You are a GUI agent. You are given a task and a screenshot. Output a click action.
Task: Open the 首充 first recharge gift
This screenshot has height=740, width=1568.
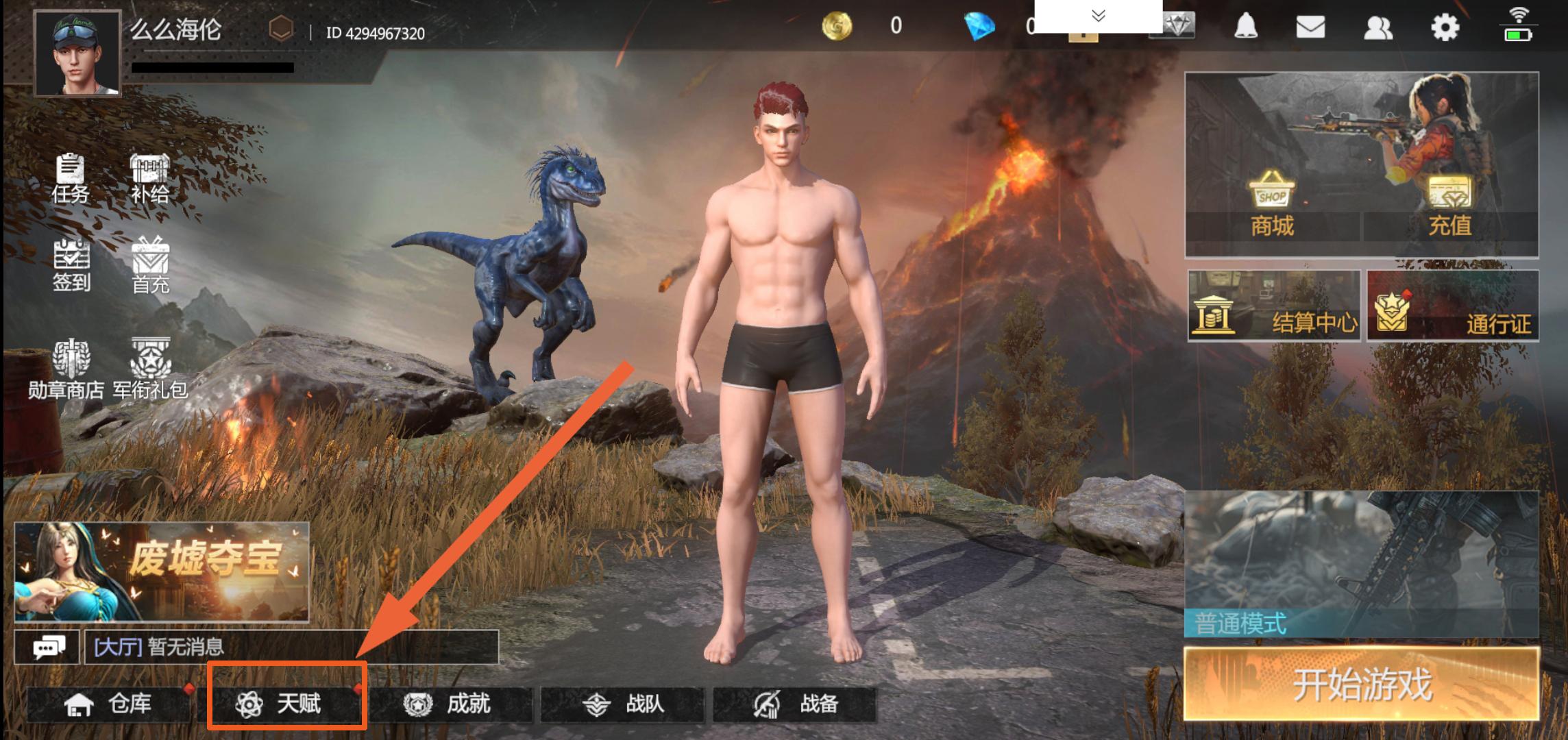(150, 266)
